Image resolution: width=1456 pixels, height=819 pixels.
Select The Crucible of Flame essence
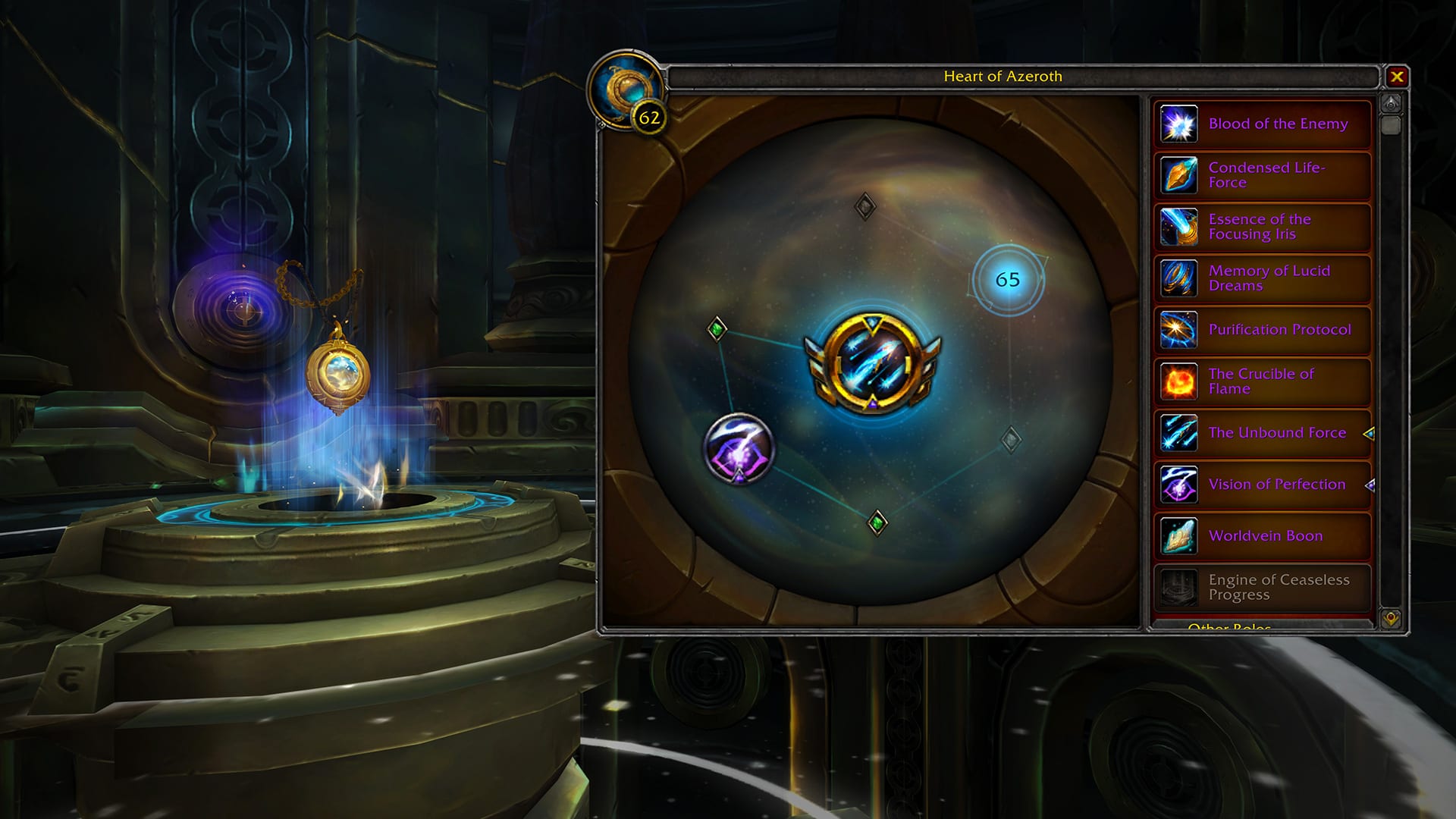[x=1263, y=381]
